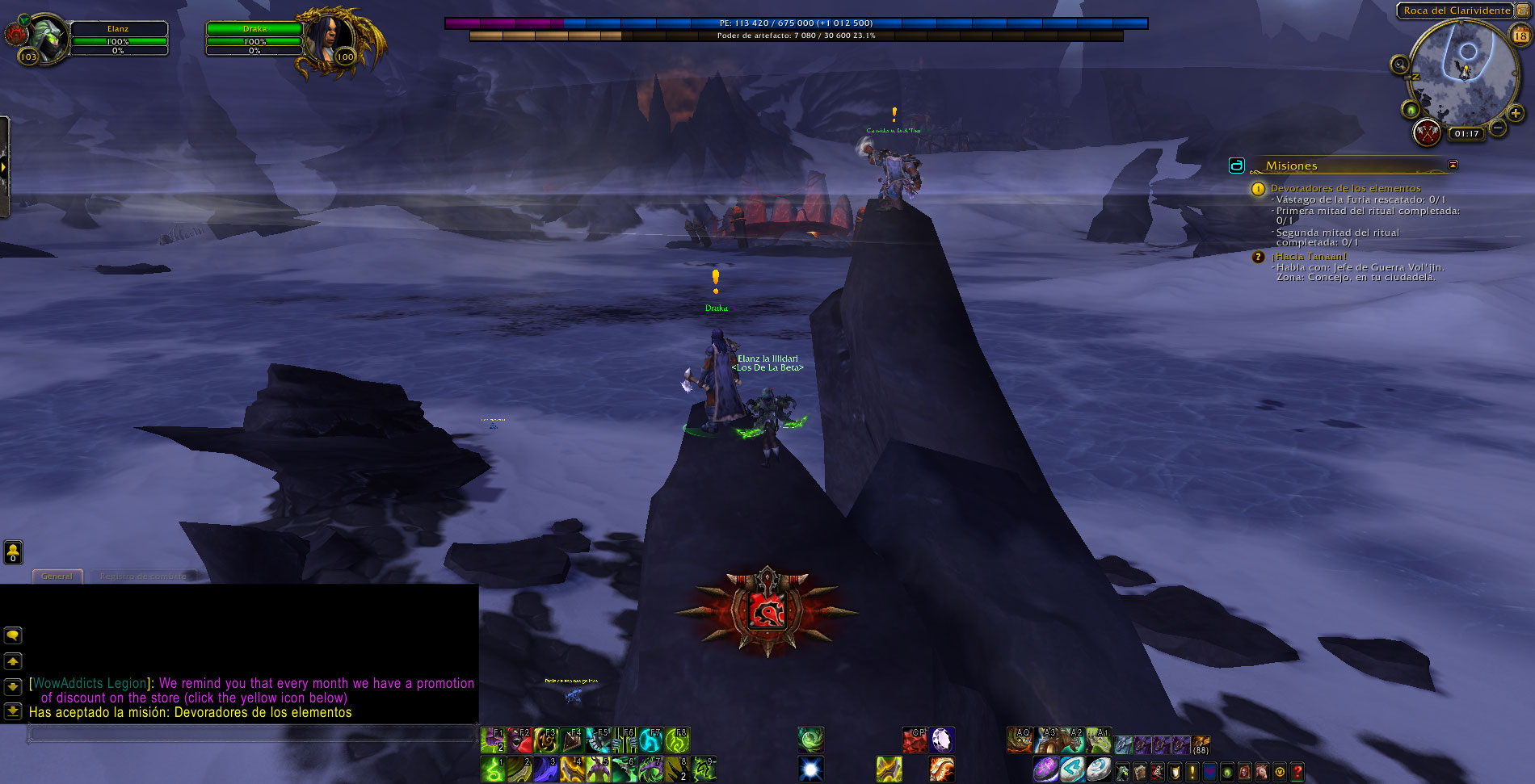Use the white diamond gem action slot
This screenshot has width=1535, height=784.
point(942,740)
